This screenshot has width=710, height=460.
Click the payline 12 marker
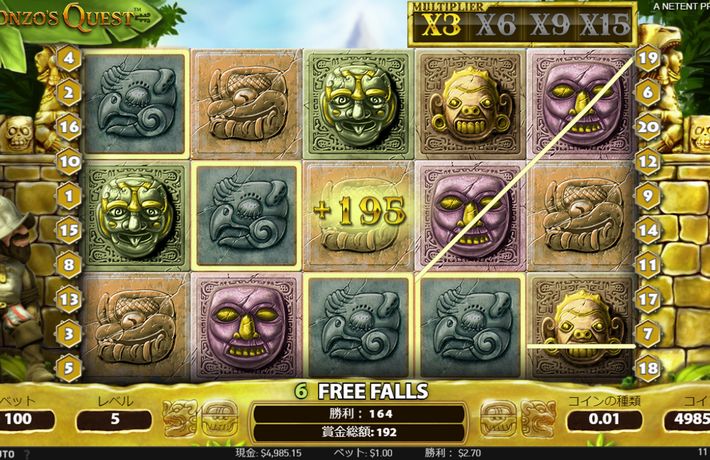647,161
